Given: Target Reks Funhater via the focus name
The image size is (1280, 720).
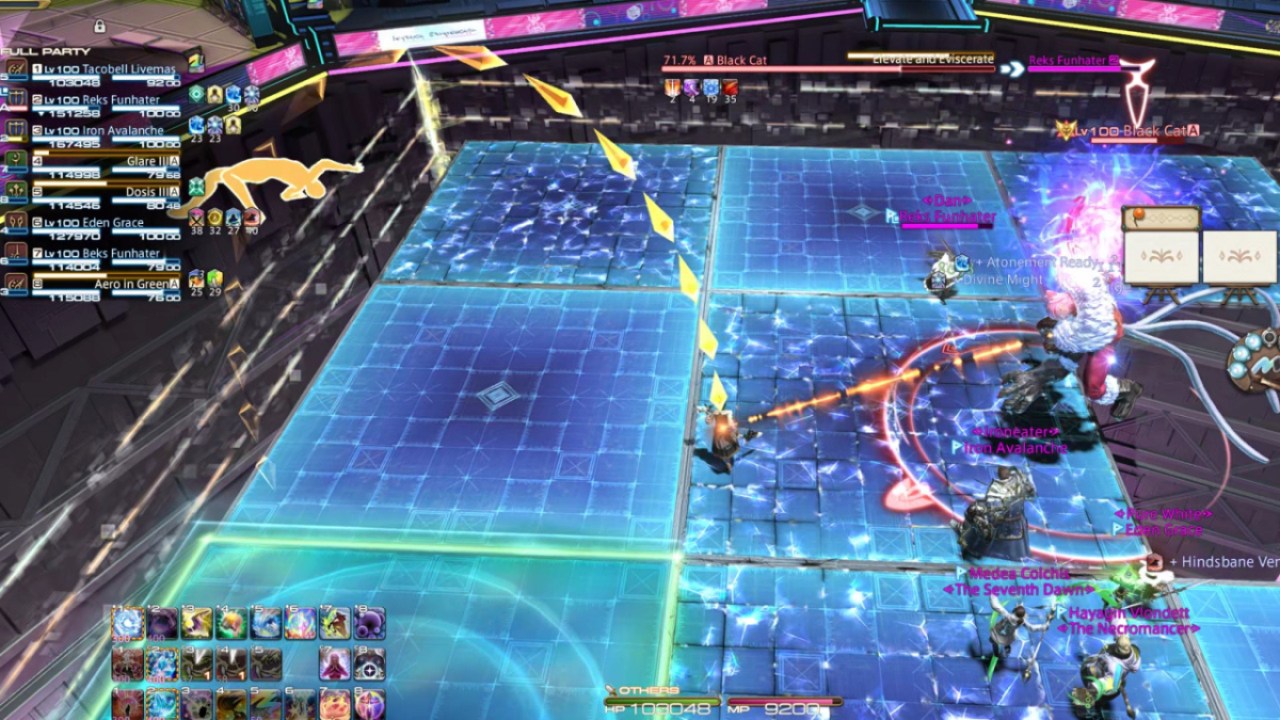Looking at the screenshot, I should tap(1067, 61).
